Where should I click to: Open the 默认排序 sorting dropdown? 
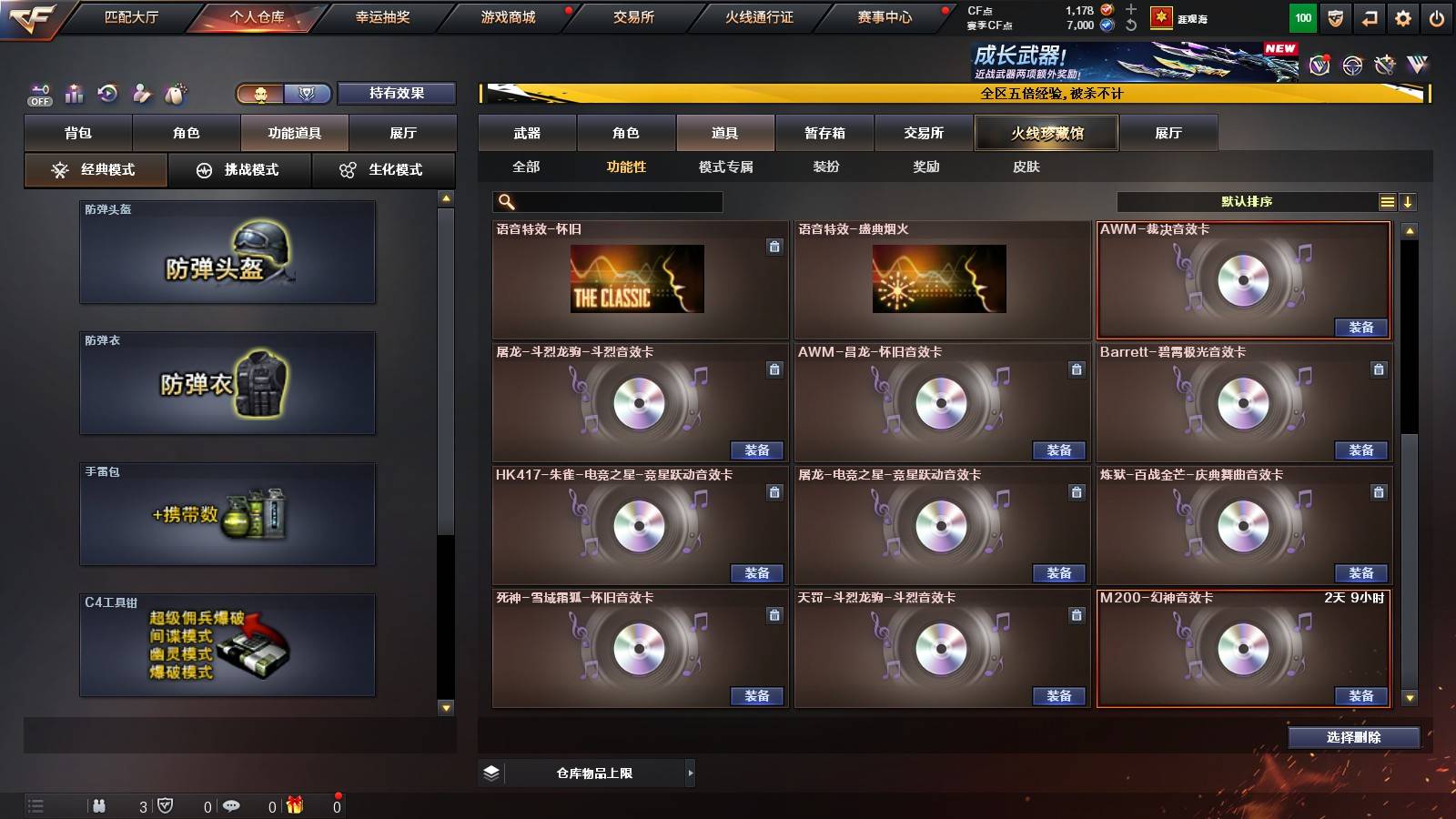pos(1247,201)
